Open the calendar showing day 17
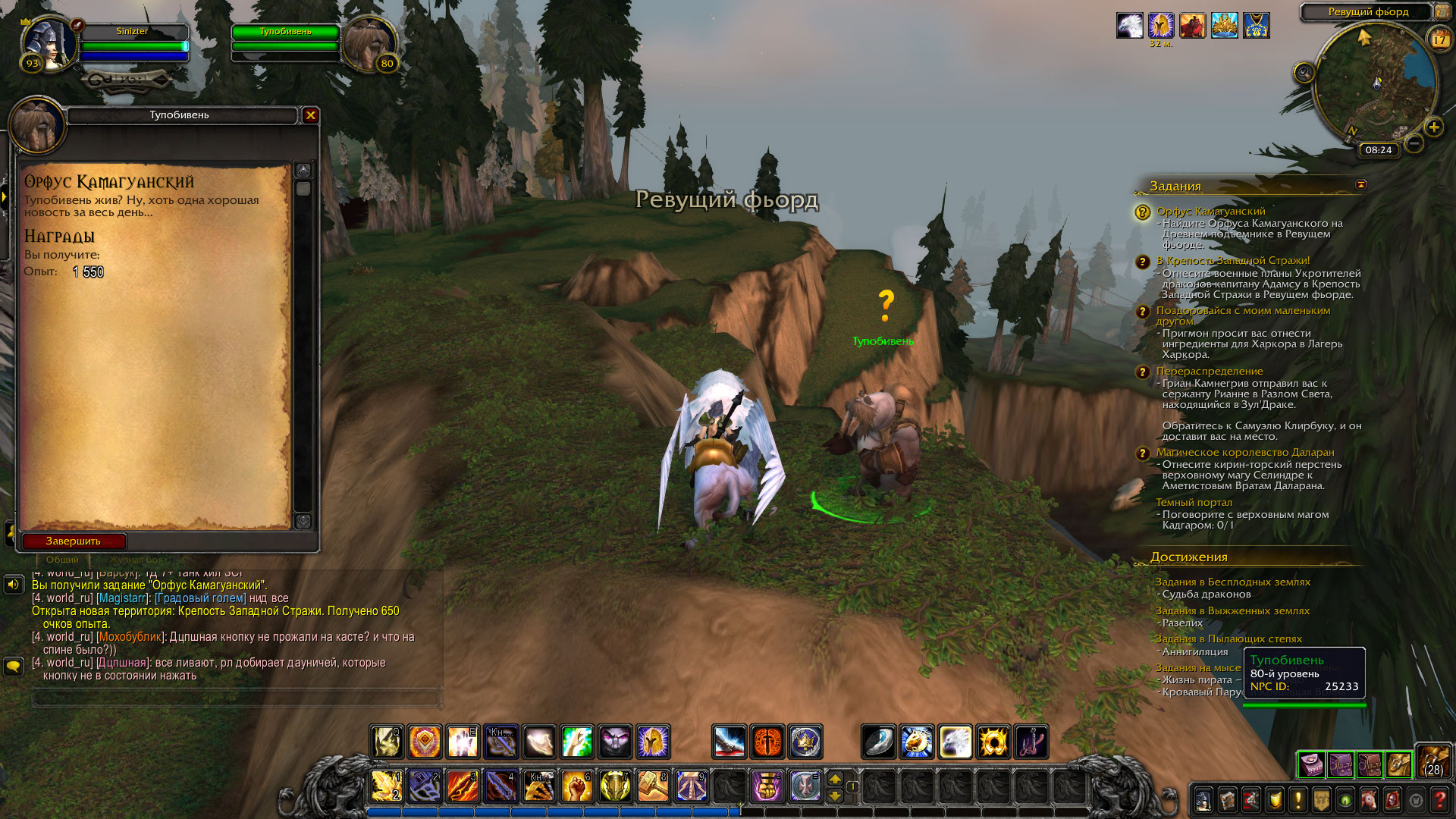 (x=1439, y=39)
